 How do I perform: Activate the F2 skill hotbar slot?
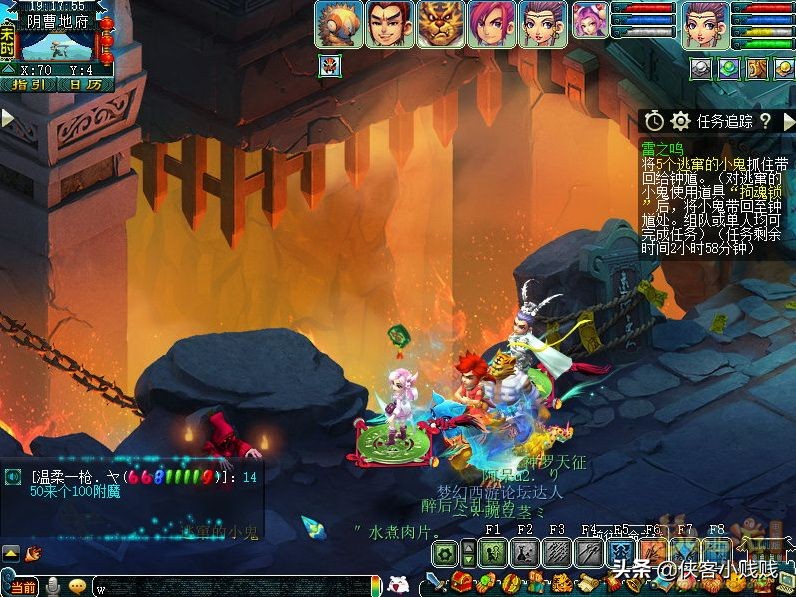(525, 551)
